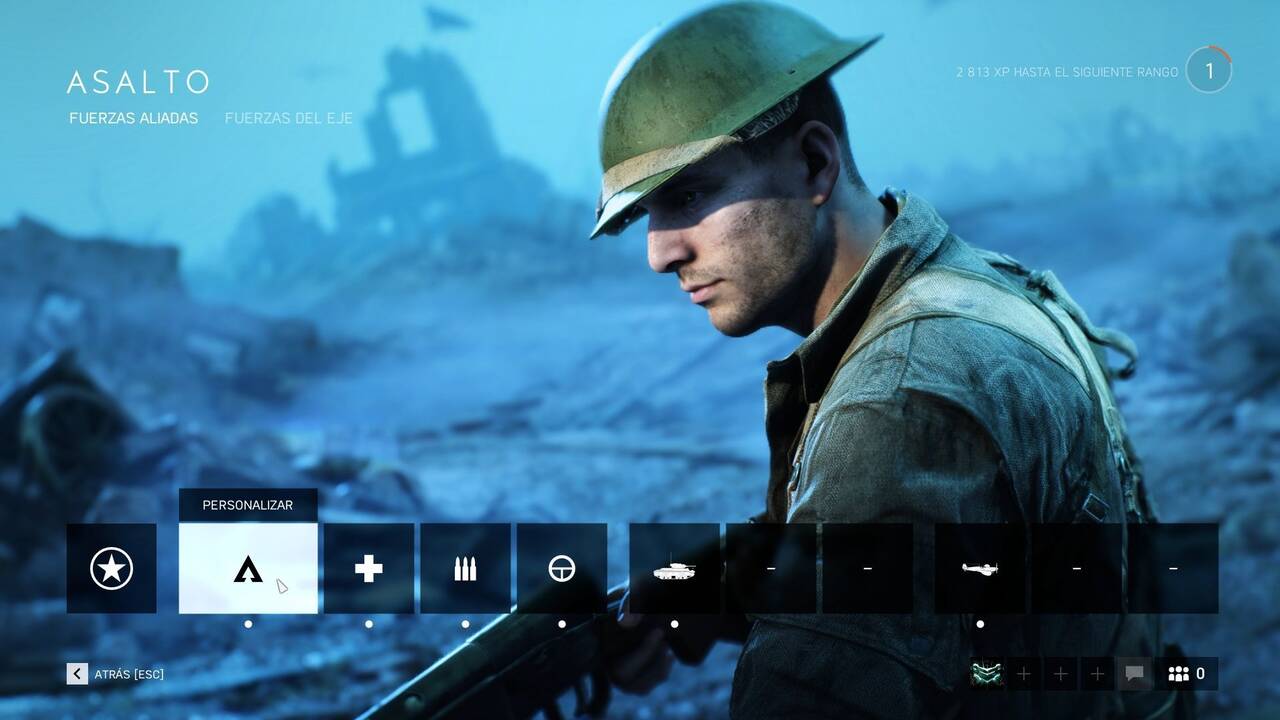Add squad member using middle plus slot
This screenshot has width=1280, height=720.
[1061, 673]
